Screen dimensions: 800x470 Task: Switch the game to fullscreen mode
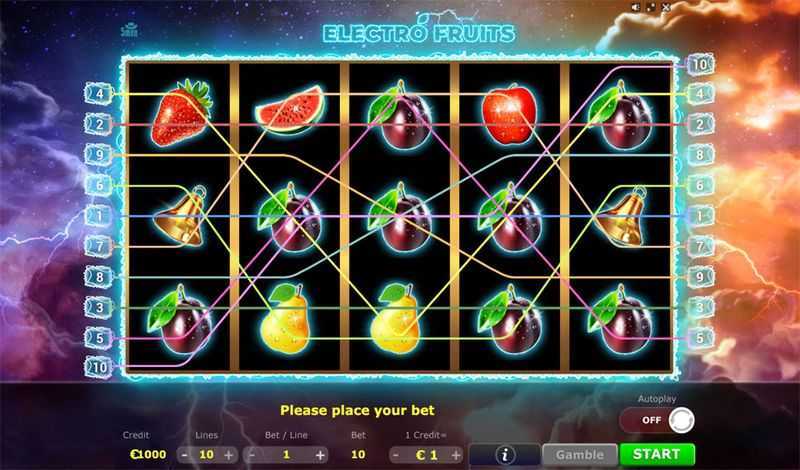tap(650, 7)
